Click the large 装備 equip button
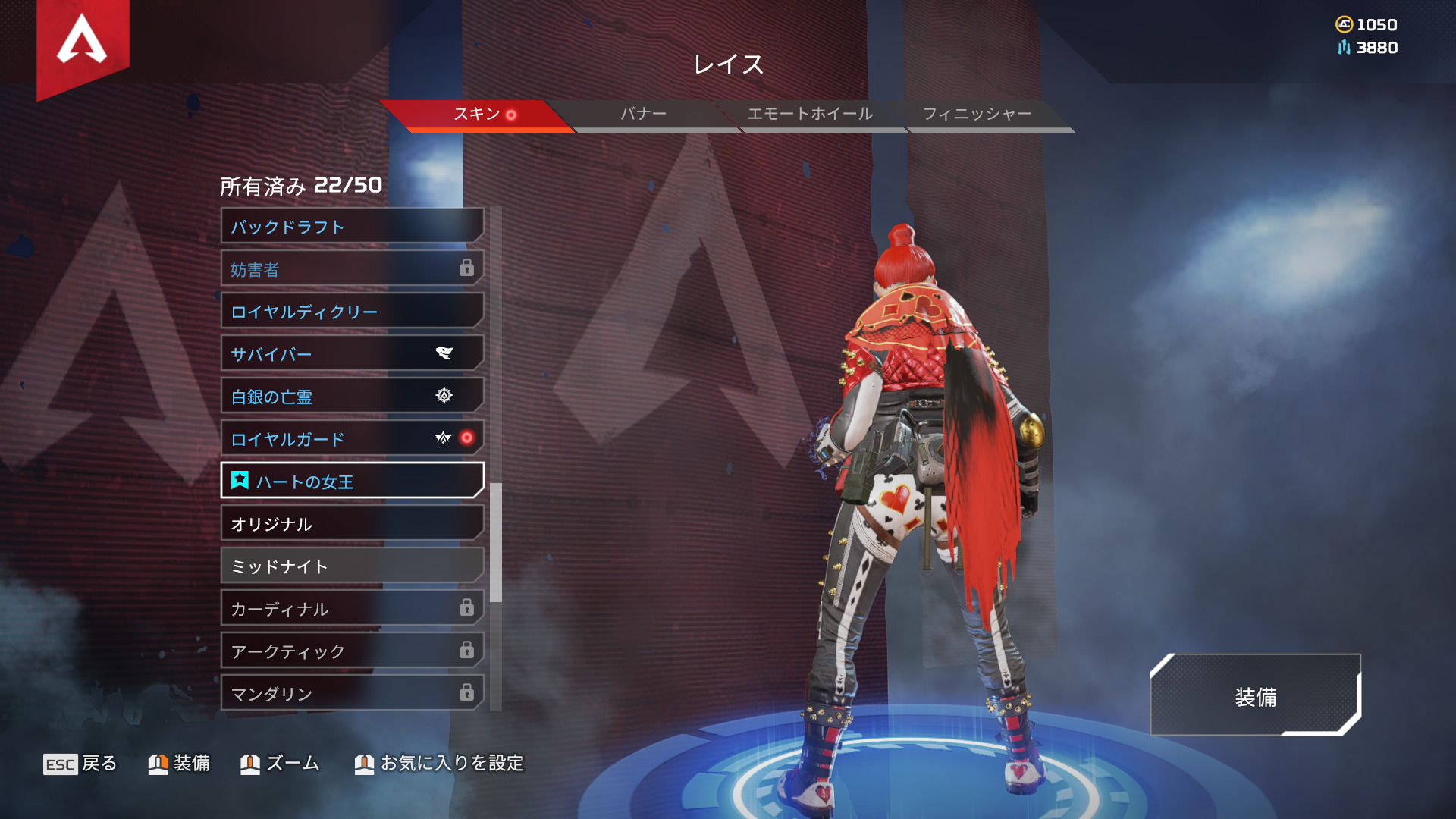Viewport: 1456px width, 819px height. tap(1255, 696)
